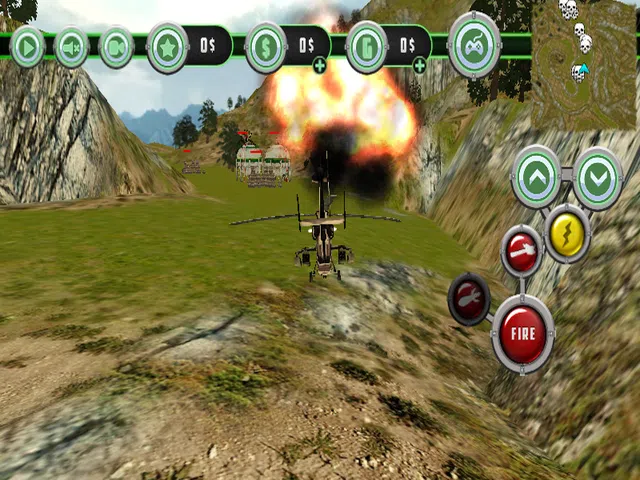This screenshot has height=480, width=640.
Task: Activate the yellow lightning bolt boost
Action: point(567,233)
